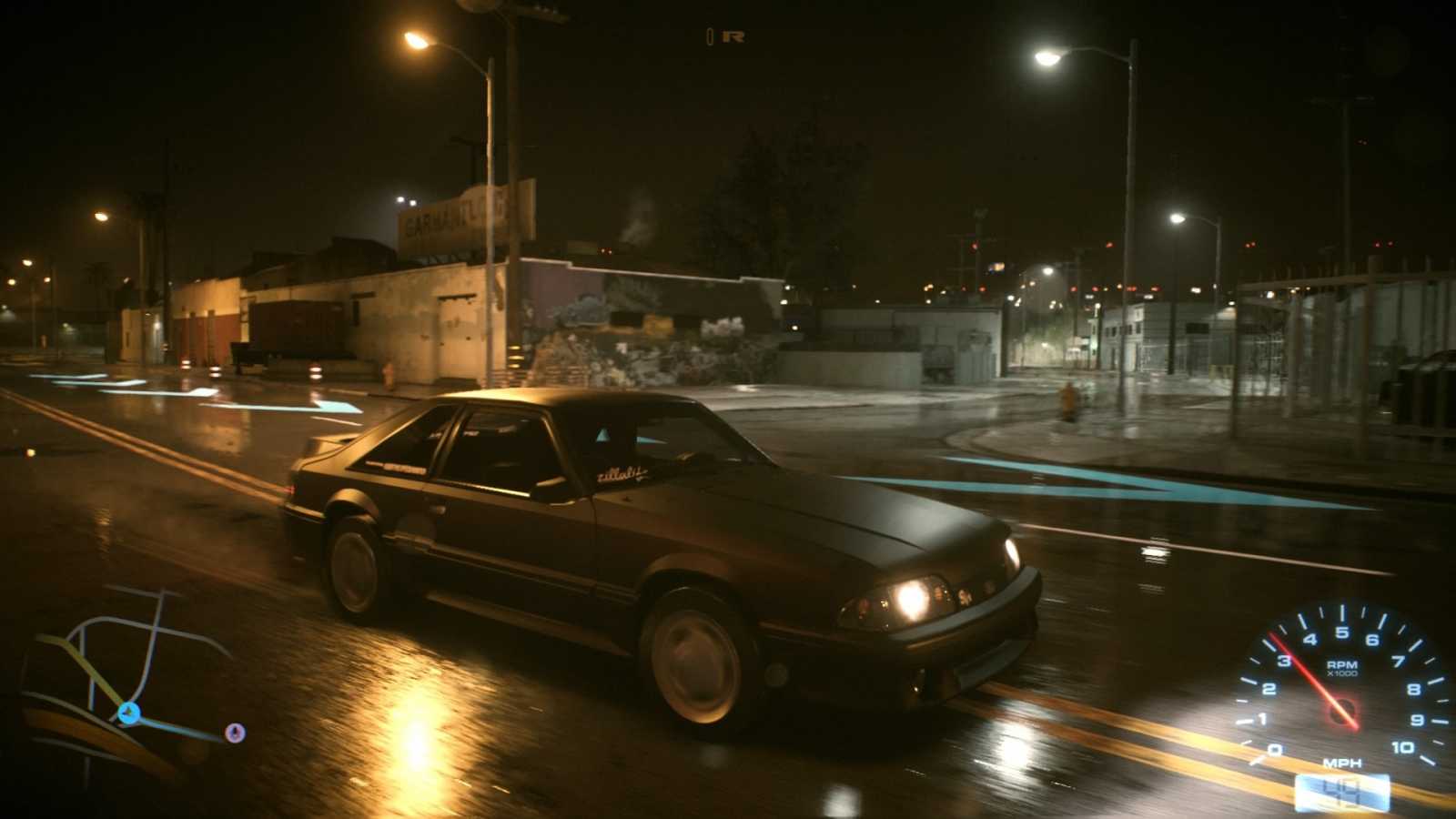Image resolution: width=1456 pixels, height=819 pixels.
Task: Click the shift-light bar beside the gear indicator
Action: click(x=710, y=35)
